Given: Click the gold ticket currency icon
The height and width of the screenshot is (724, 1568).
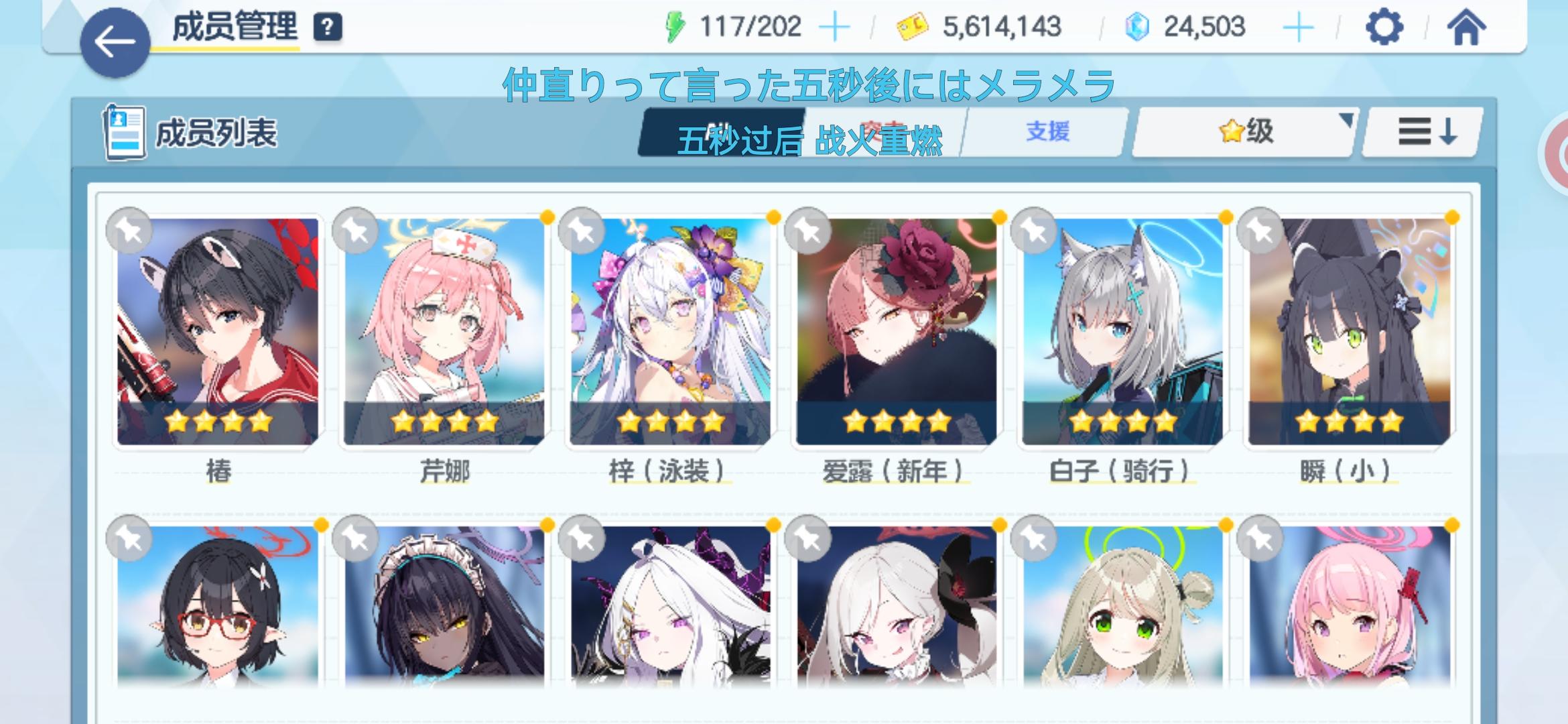Looking at the screenshot, I should pos(913,25).
